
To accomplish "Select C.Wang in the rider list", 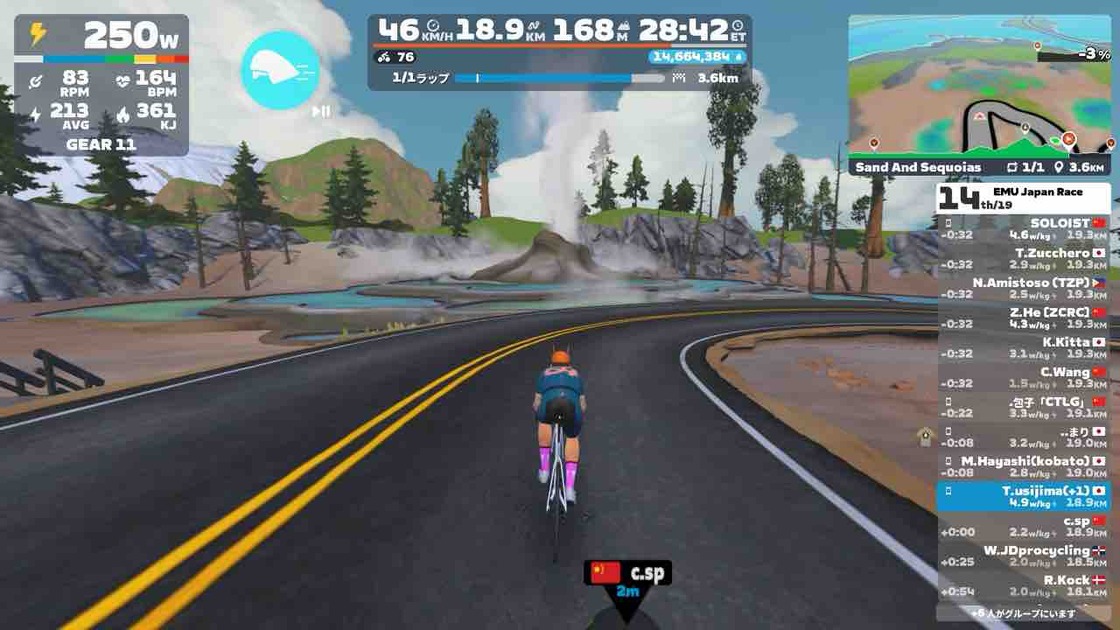I will tap(1023, 378).
